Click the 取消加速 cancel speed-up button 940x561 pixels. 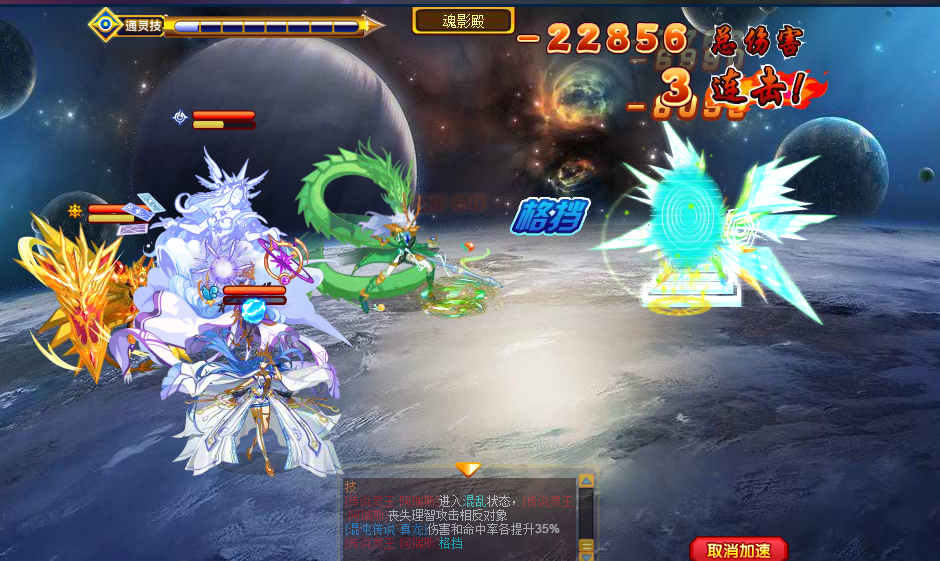tap(739, 550)
